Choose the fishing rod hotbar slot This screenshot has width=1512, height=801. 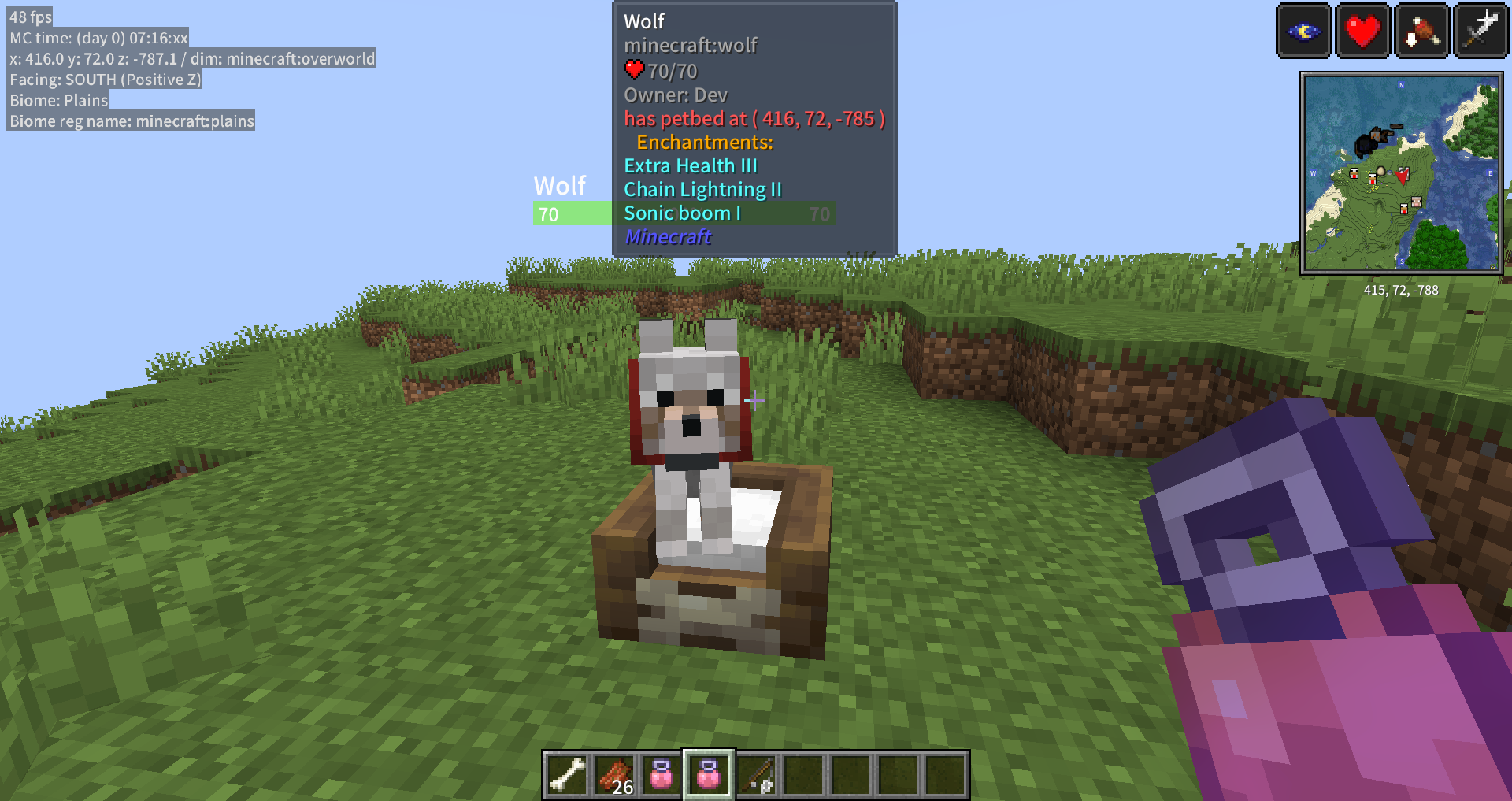pyautogui.click(x=756, y=774)
